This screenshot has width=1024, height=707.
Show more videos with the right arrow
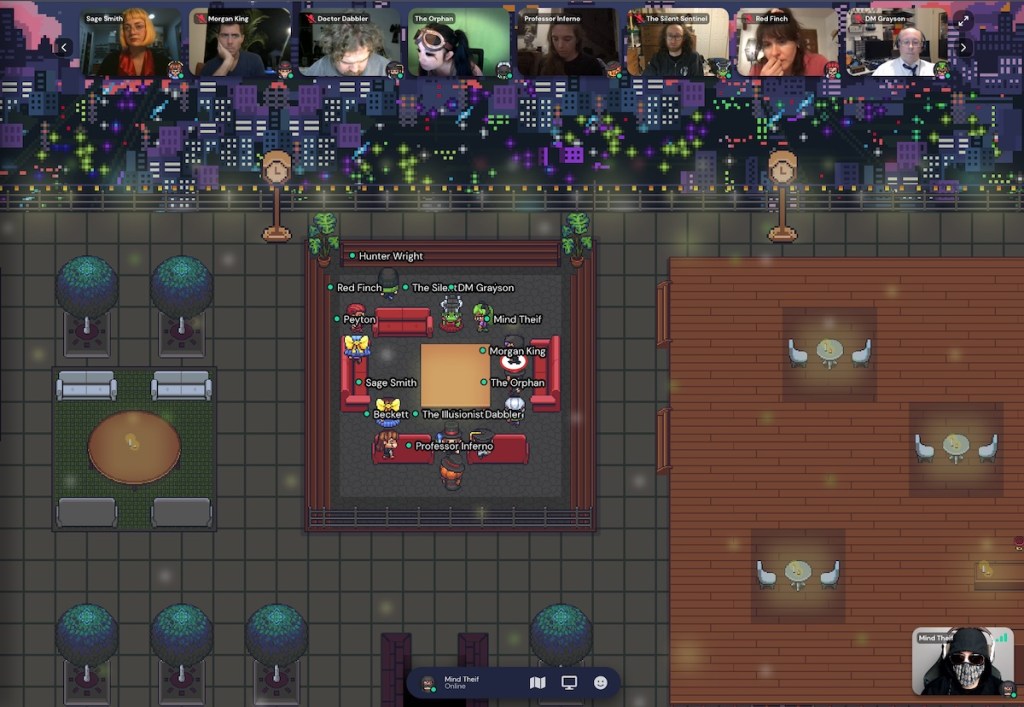pyautogui.click(x=963, y=47)
